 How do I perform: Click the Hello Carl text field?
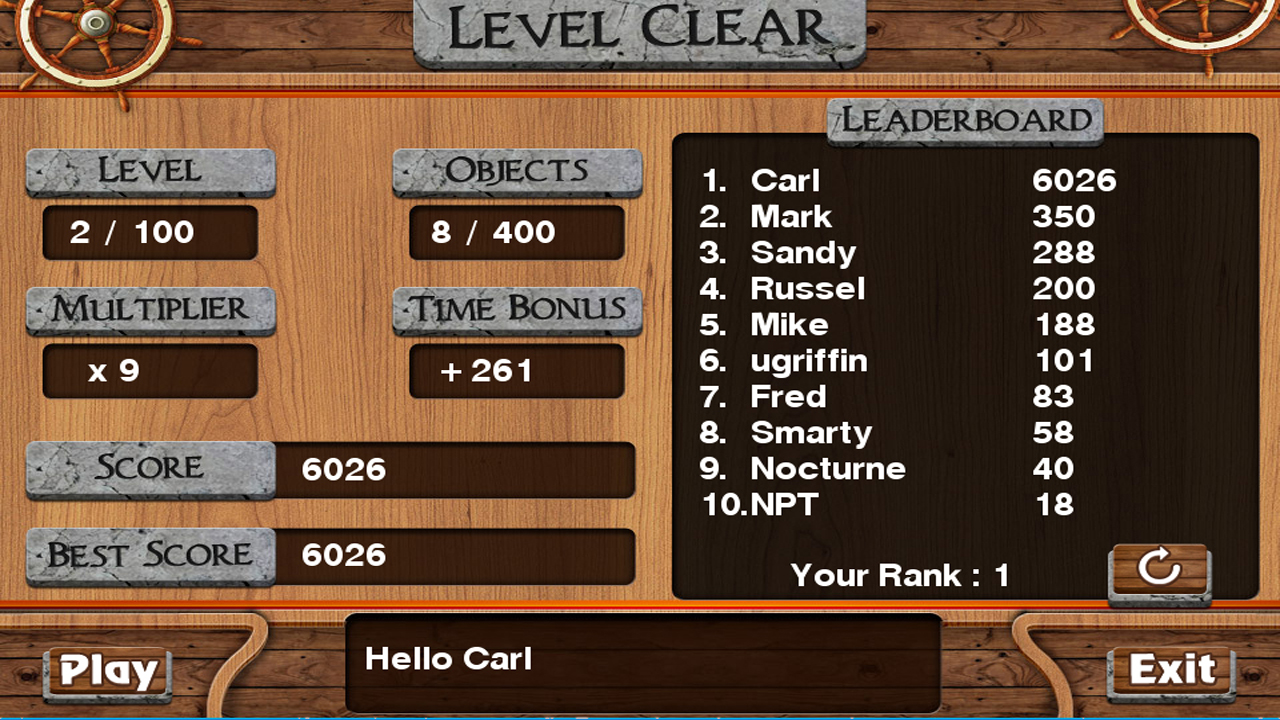[640, 660]
